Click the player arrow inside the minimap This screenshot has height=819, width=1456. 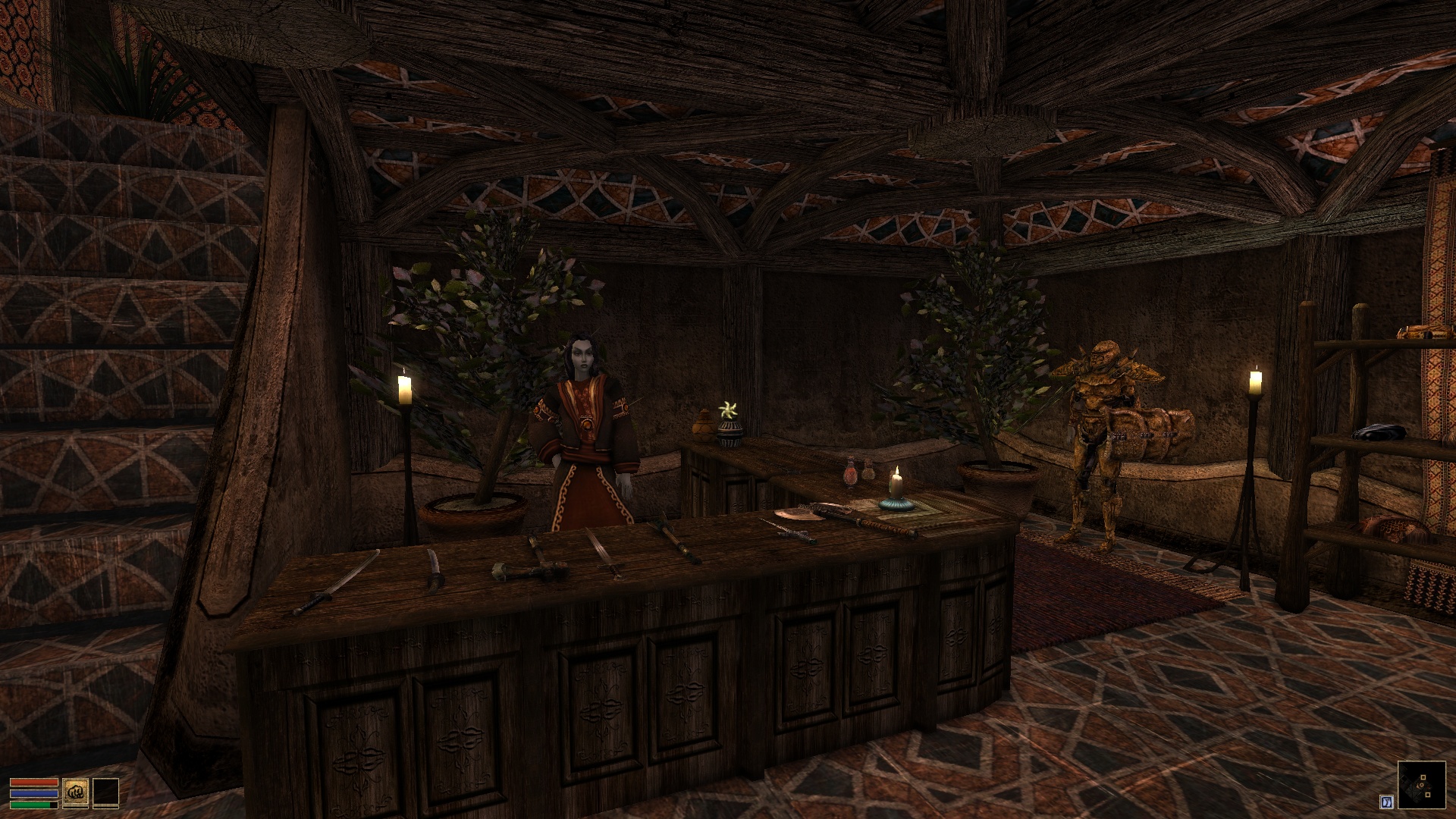pyautogui.click(x=1420, y=786)
